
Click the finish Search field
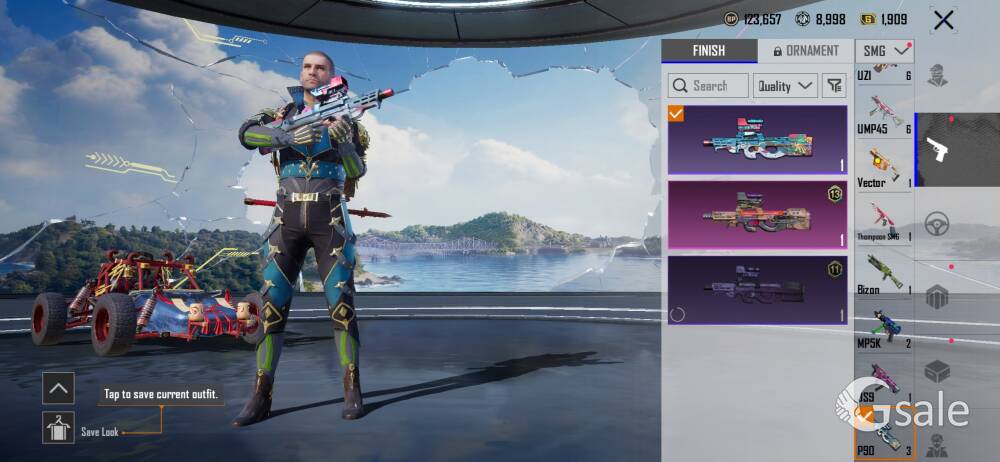pos(708,86)
